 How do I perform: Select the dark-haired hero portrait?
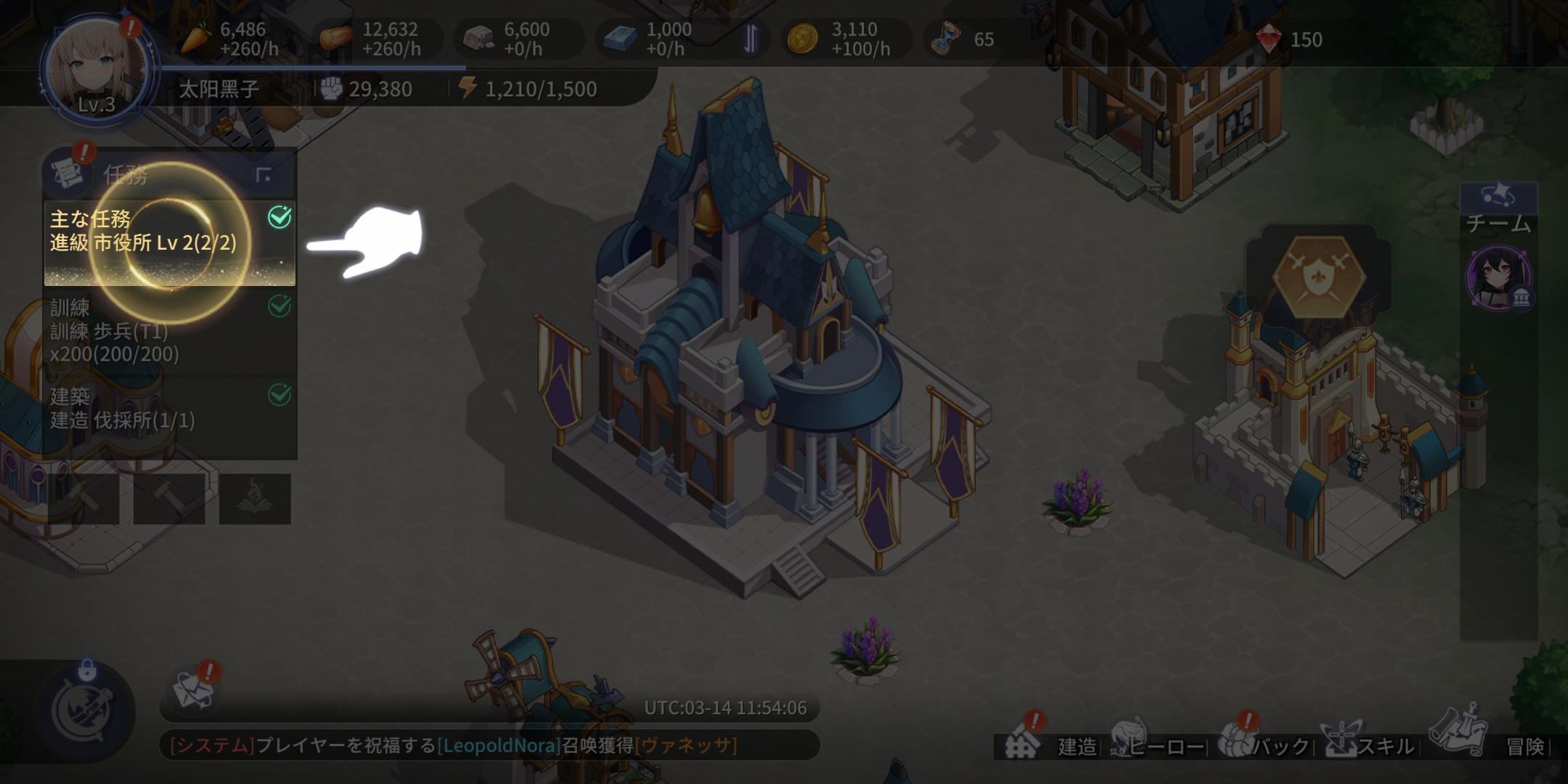[x=1498, y=279]
